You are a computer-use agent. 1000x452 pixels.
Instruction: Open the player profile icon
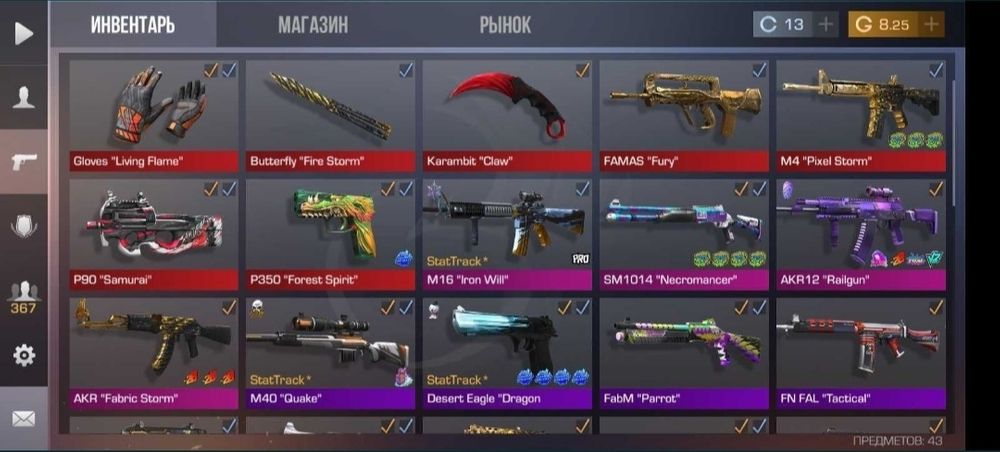pyautogui.click(x=23, y=97)
